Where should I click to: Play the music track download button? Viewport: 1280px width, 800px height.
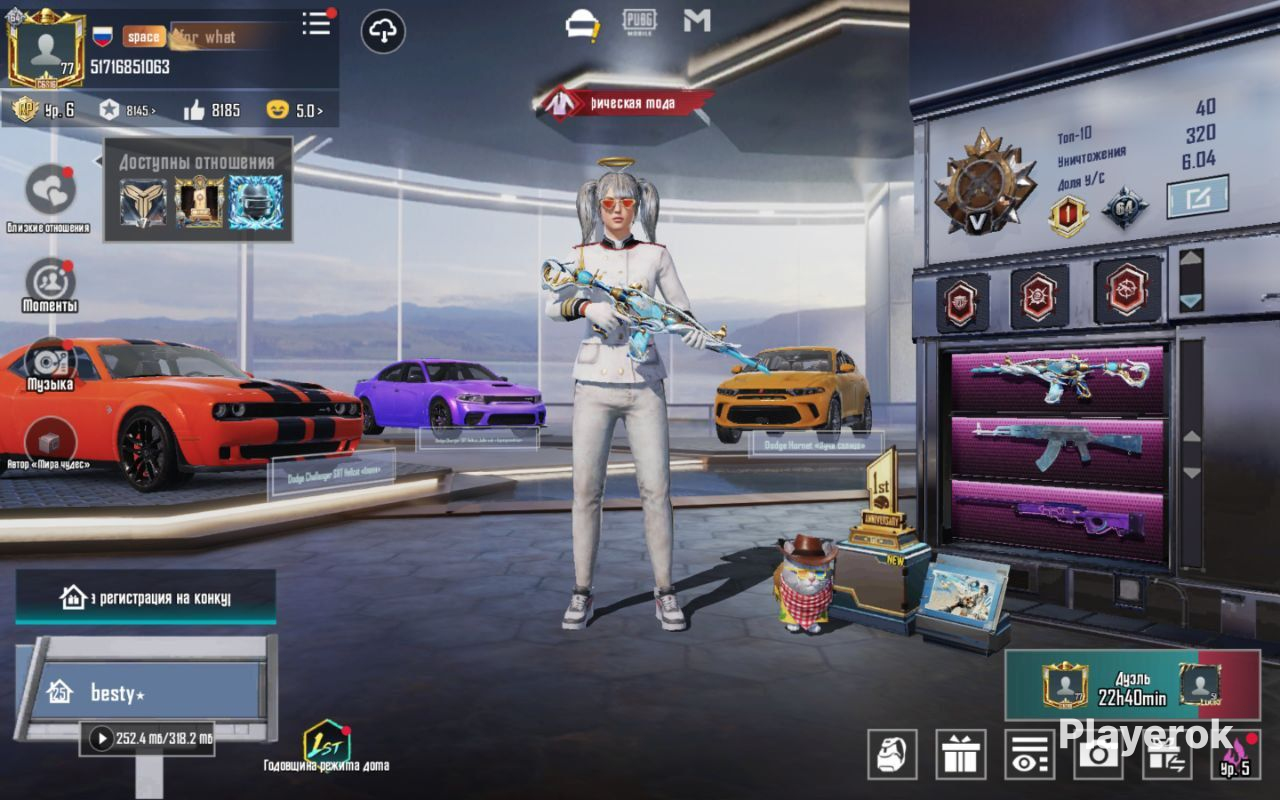[x=101, y=739]
